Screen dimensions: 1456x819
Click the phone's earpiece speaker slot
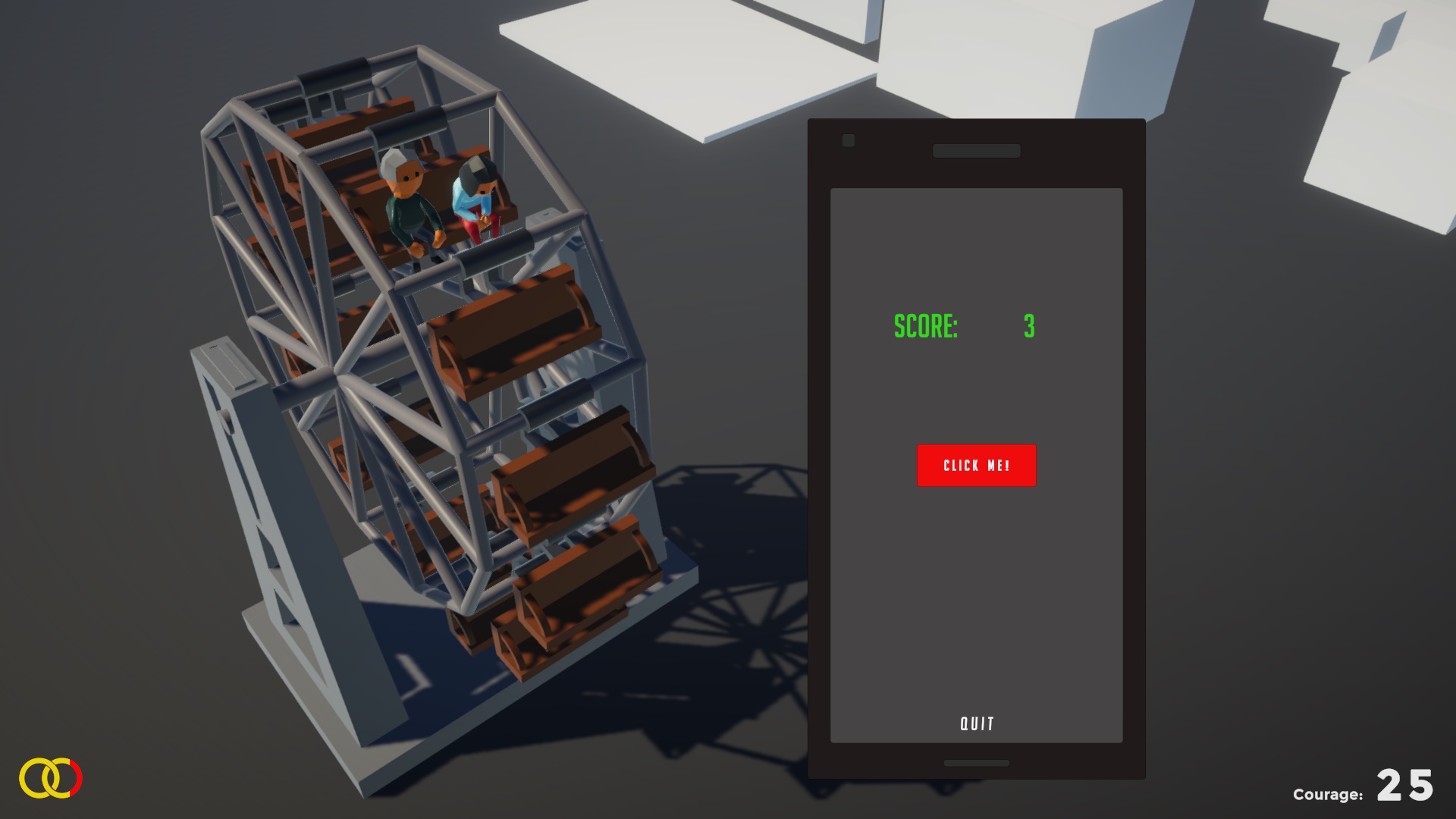977,151
